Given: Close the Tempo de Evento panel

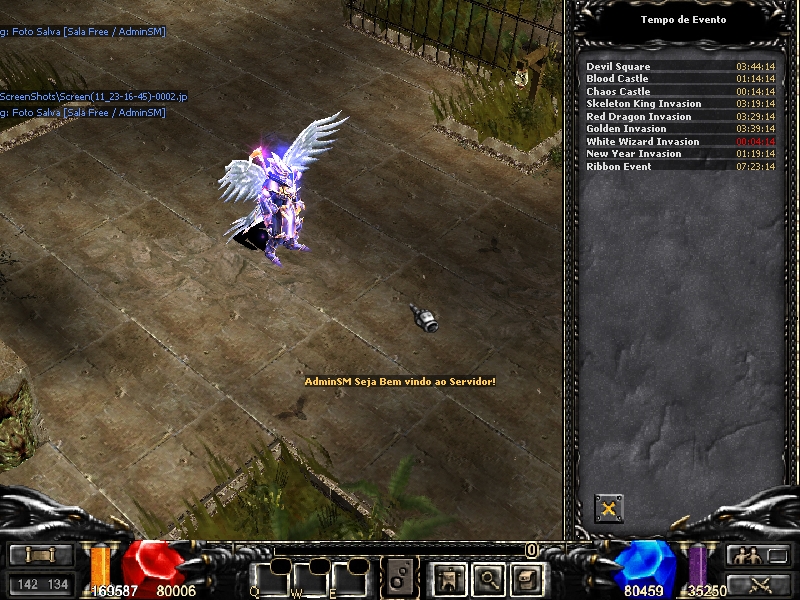Looking at the screenshot, I should pos(607,509).
